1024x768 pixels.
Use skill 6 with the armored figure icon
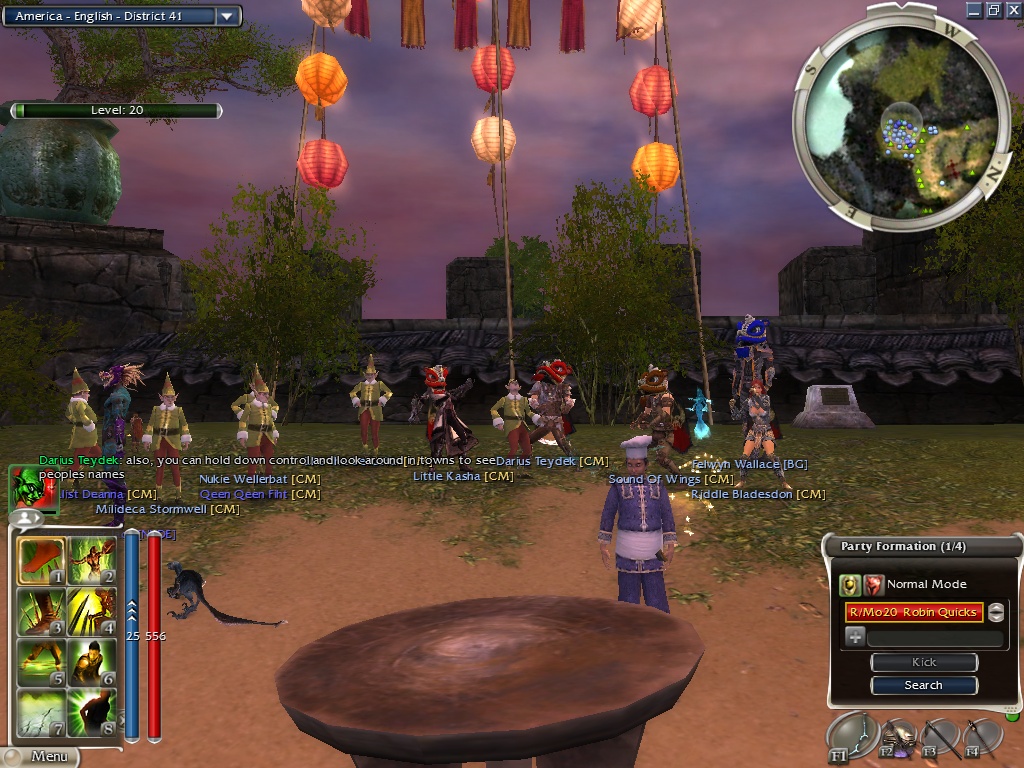click(x=92, y=662)
